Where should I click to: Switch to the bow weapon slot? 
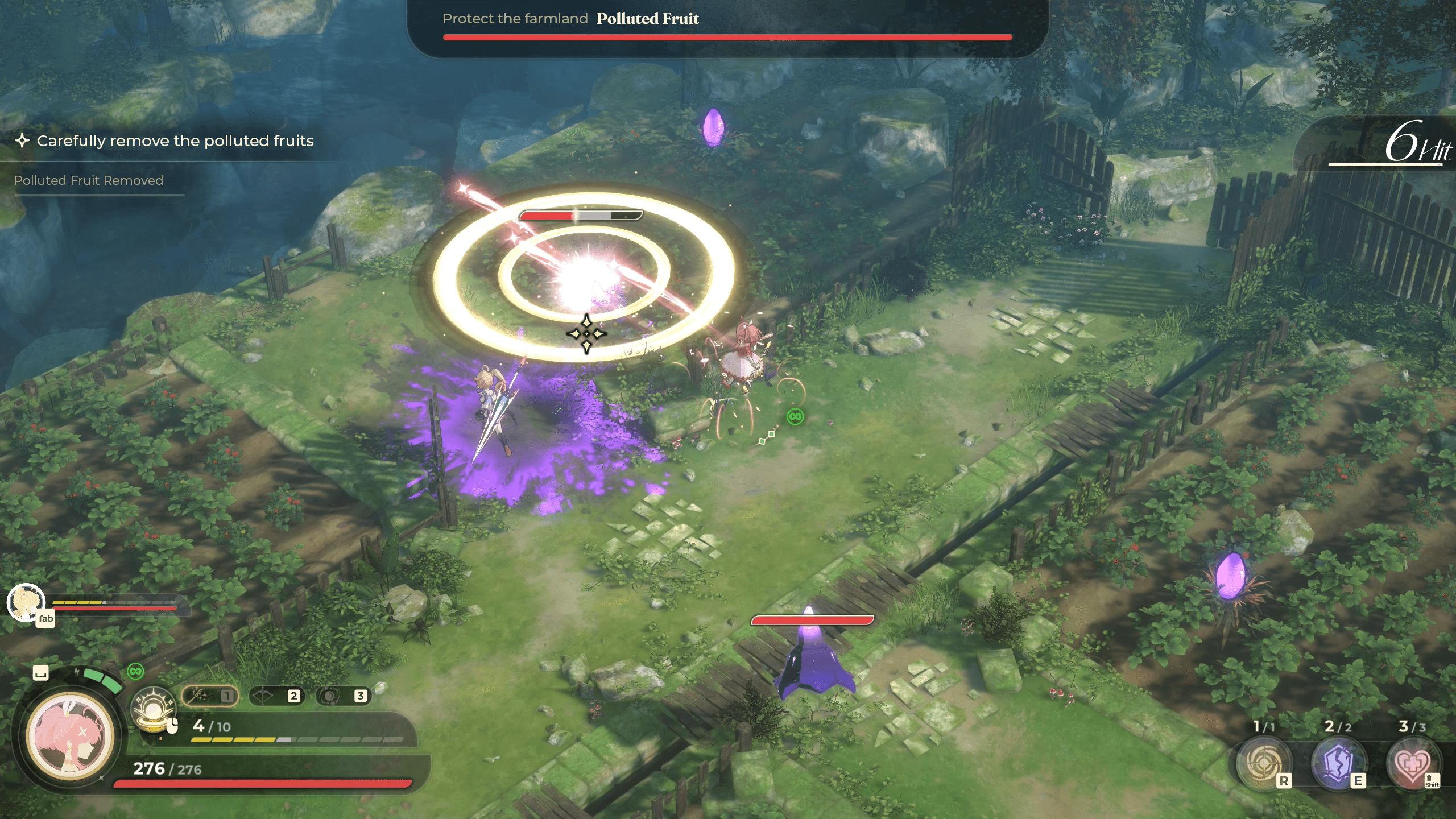tap(276, 696)
